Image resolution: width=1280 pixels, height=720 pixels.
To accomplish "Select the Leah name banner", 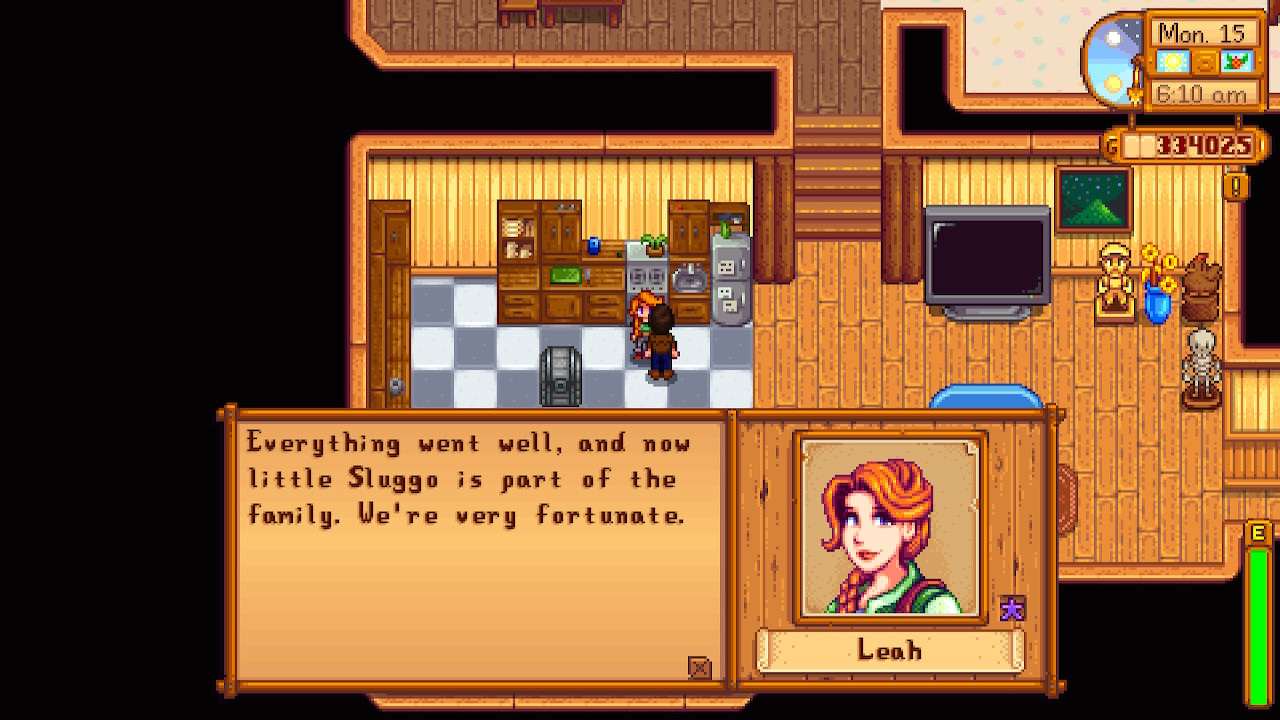I will point(888,649).
